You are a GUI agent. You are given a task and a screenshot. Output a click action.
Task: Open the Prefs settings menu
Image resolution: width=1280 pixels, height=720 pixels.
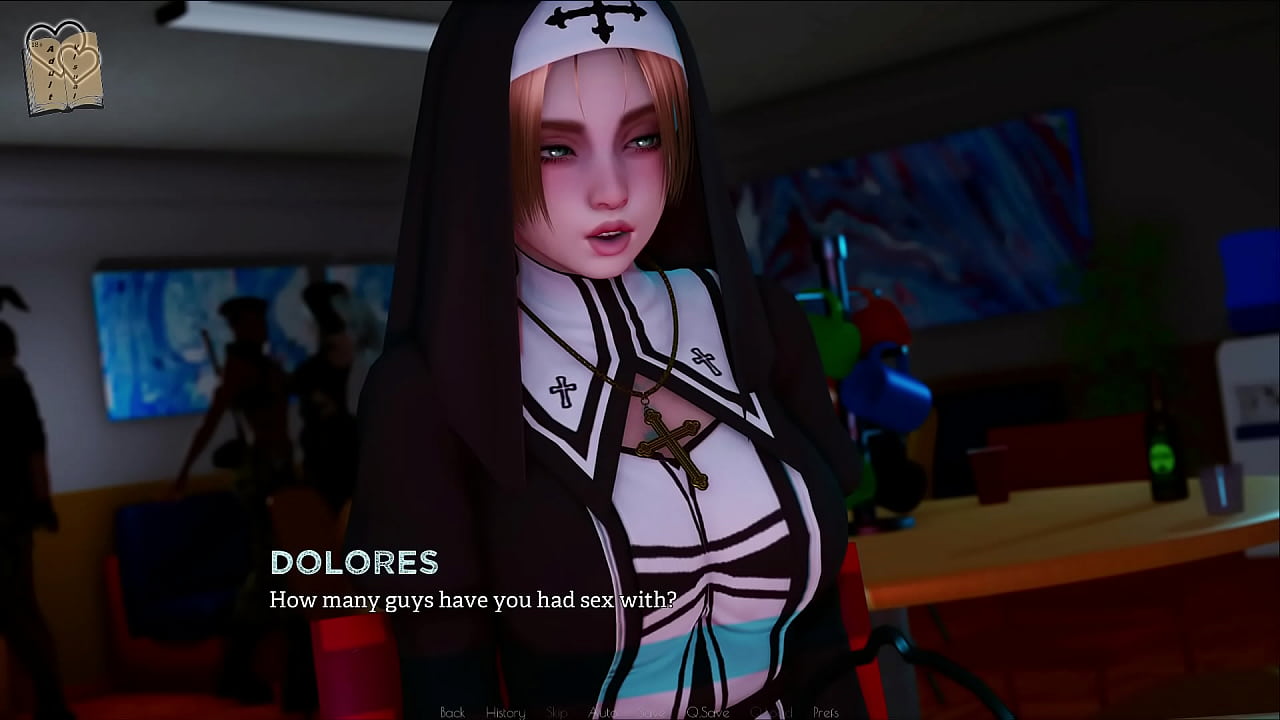826,712
